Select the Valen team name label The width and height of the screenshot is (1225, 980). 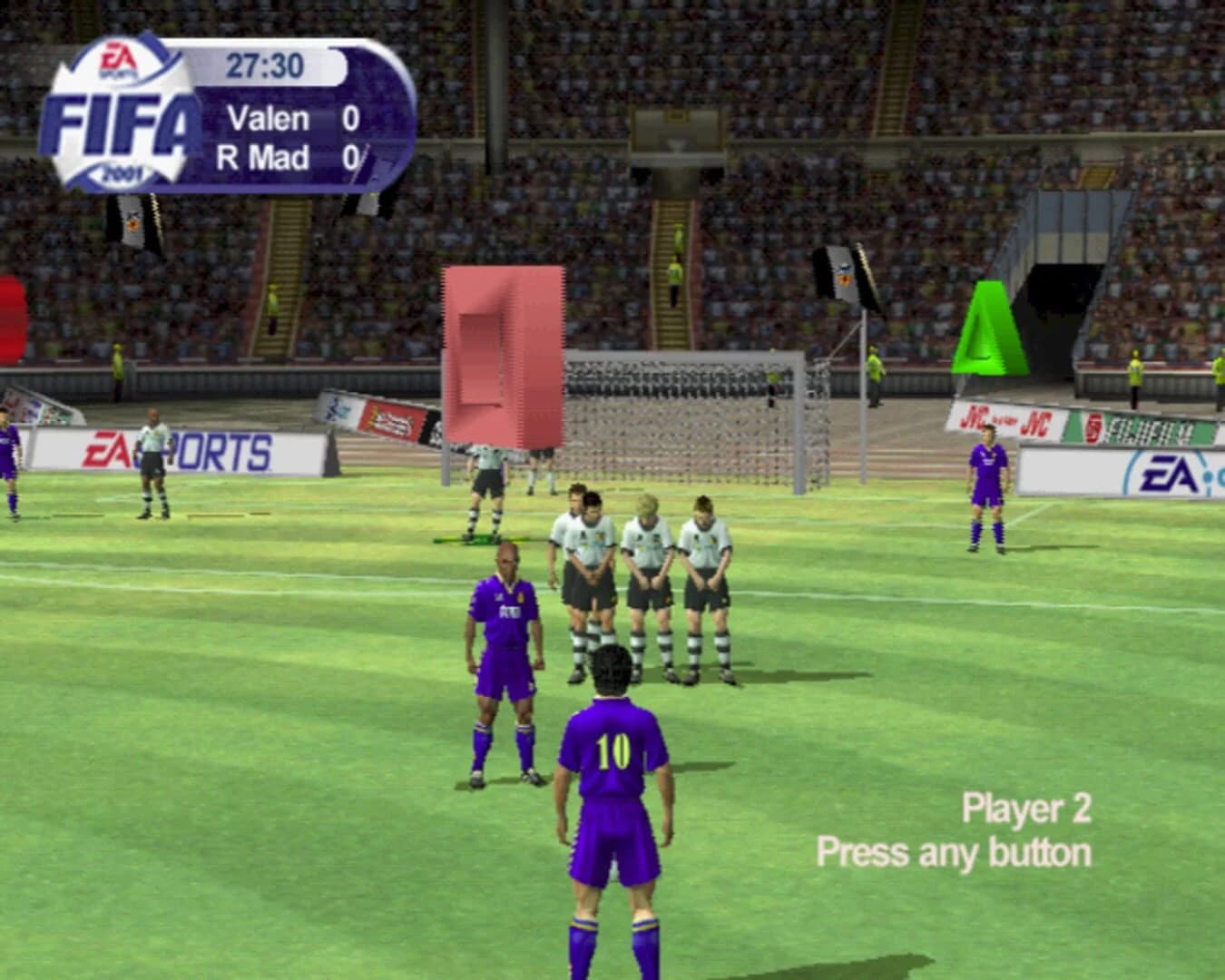266,119
